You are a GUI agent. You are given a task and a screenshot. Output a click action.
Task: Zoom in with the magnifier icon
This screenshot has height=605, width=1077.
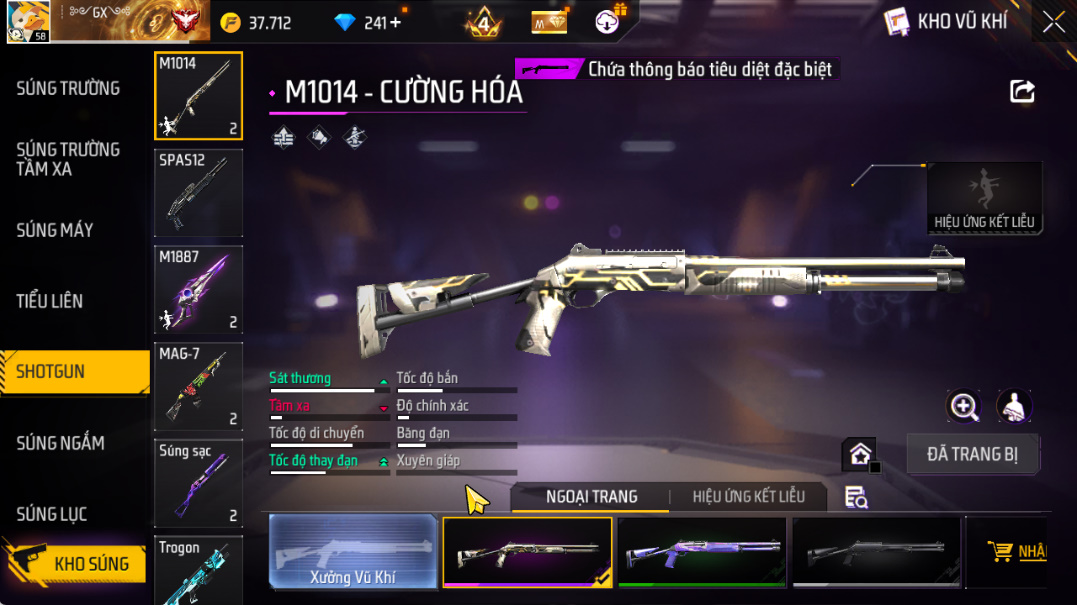tap(964, 406)
